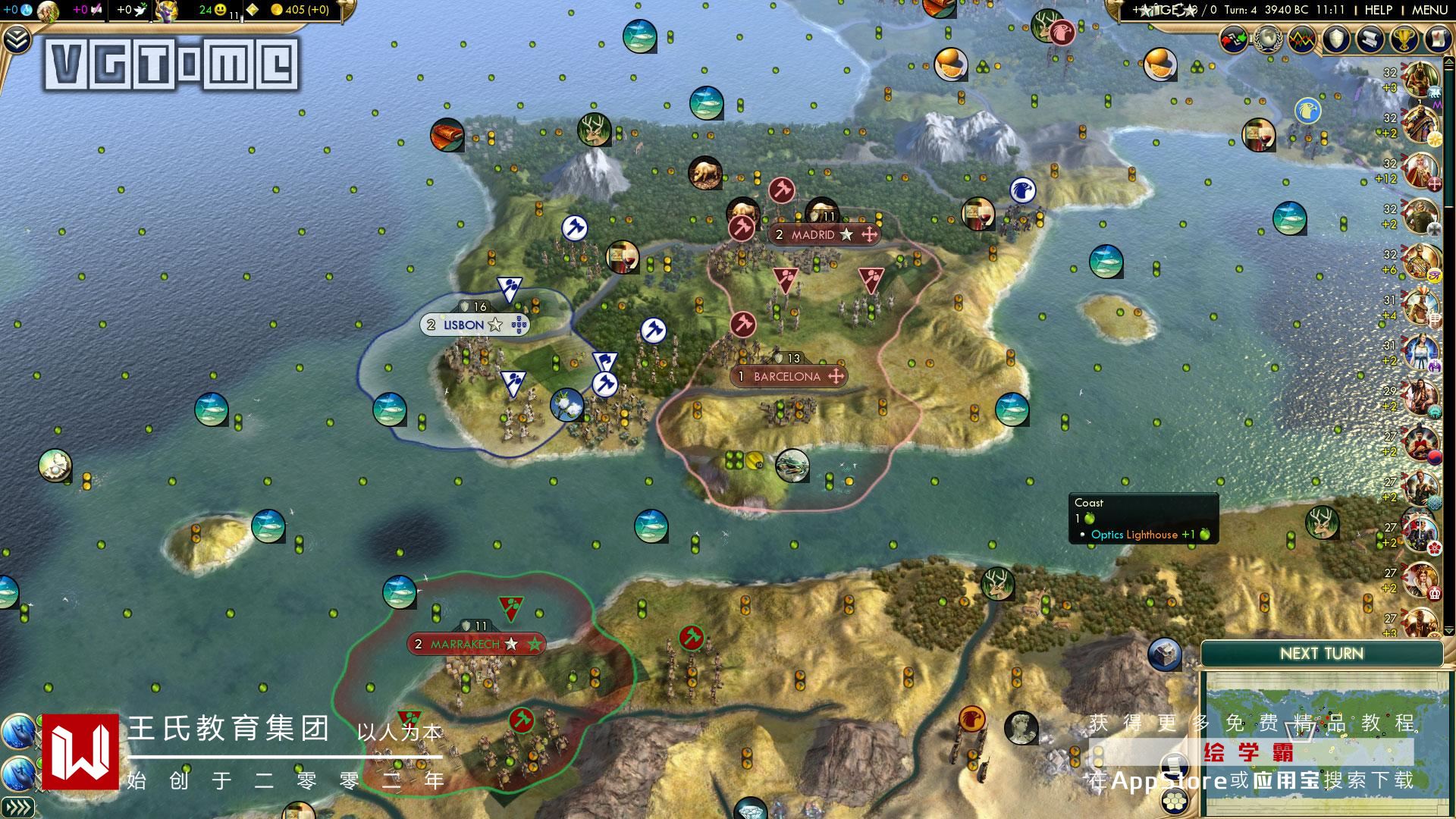Viewport: 1456px width, 819px height.
Task: Select the Barcelona city banner
Action: point(788,376)
